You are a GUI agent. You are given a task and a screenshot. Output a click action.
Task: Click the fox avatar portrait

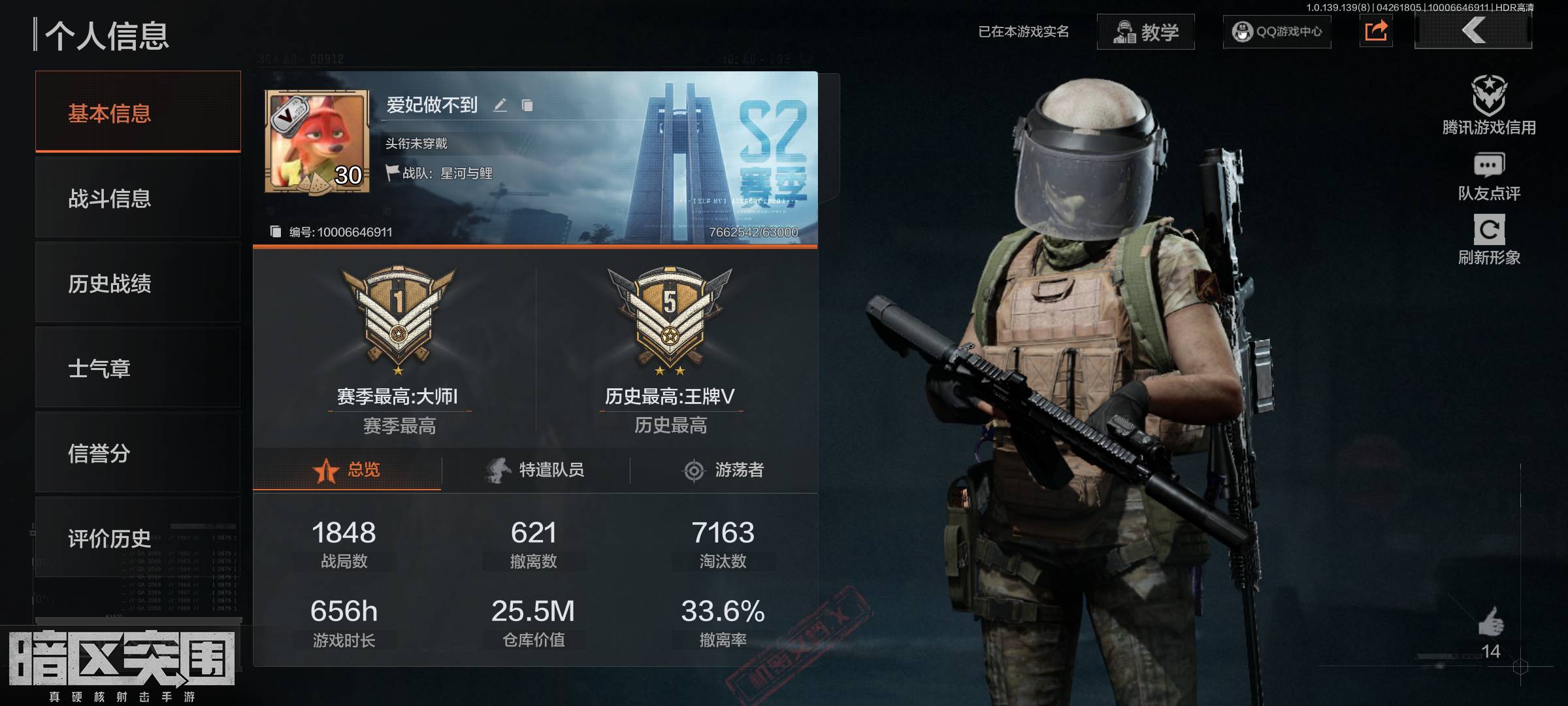point(317,142)
